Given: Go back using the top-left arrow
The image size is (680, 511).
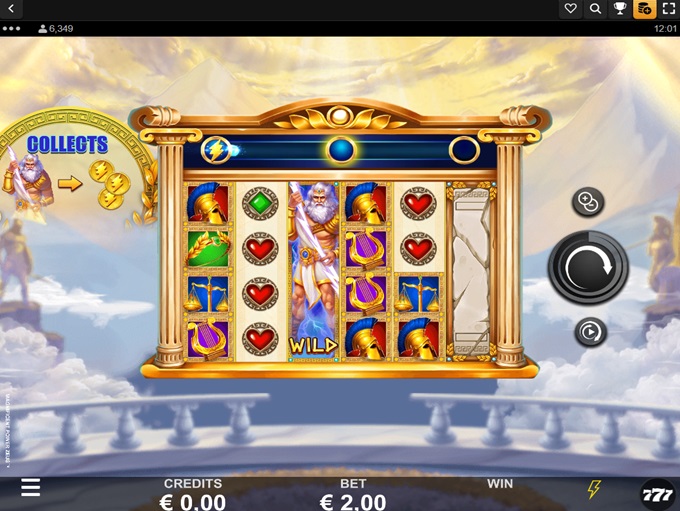Looking at the screenshot, I should pyautogui.click(x=12, y=9).
